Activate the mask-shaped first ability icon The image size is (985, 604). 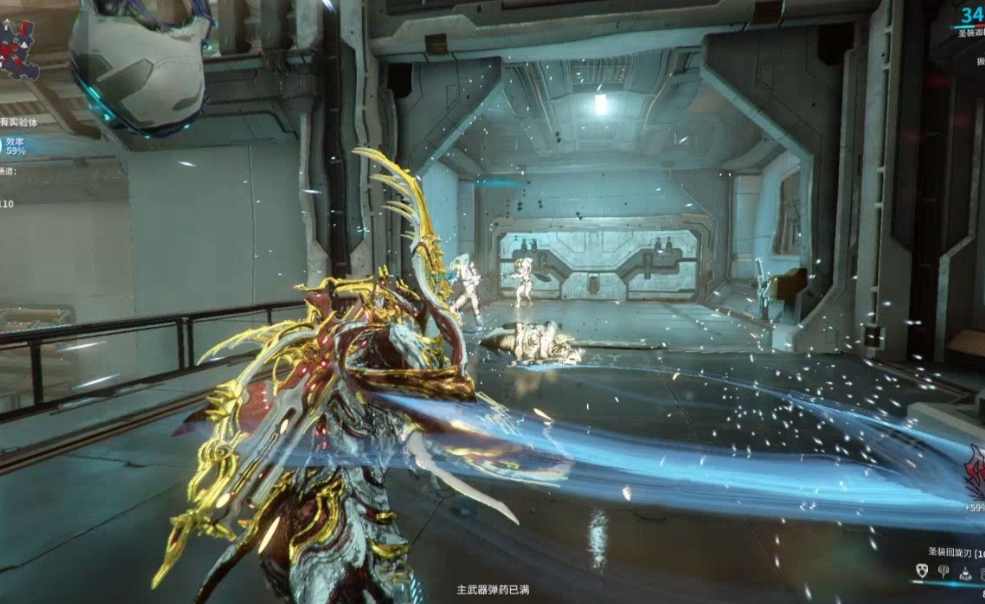[x=922, y=572]
